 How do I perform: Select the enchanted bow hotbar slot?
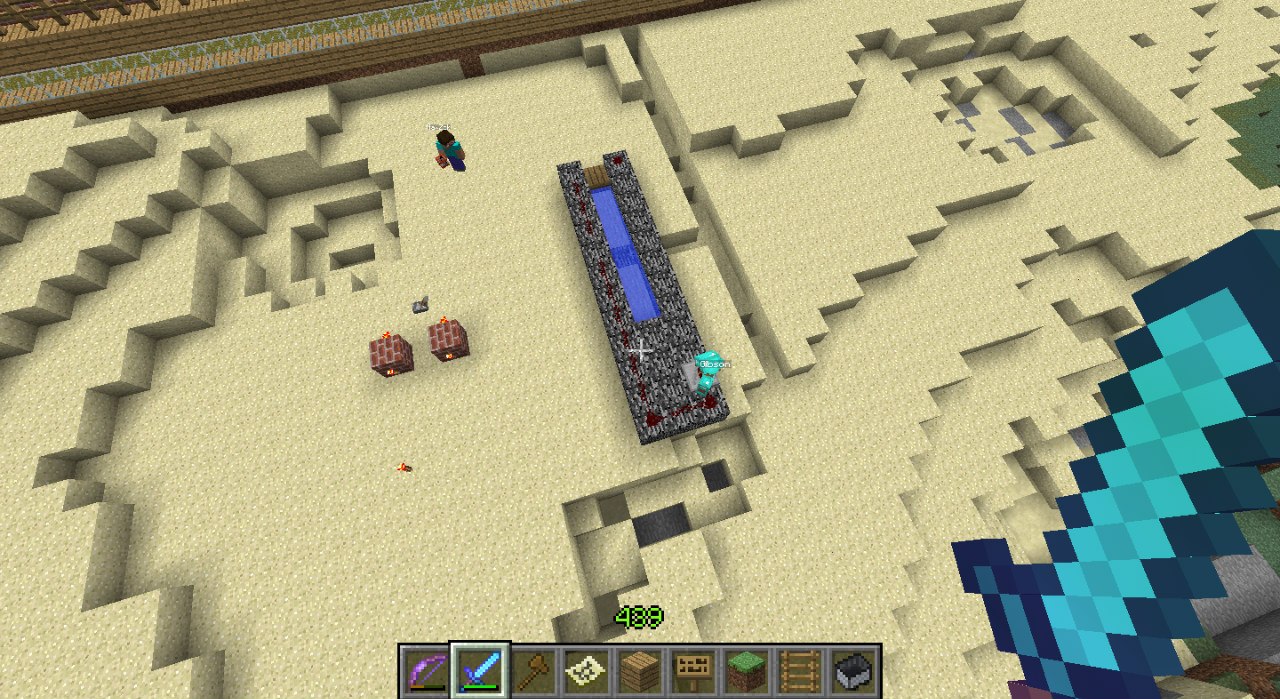(x=426, y=669)
